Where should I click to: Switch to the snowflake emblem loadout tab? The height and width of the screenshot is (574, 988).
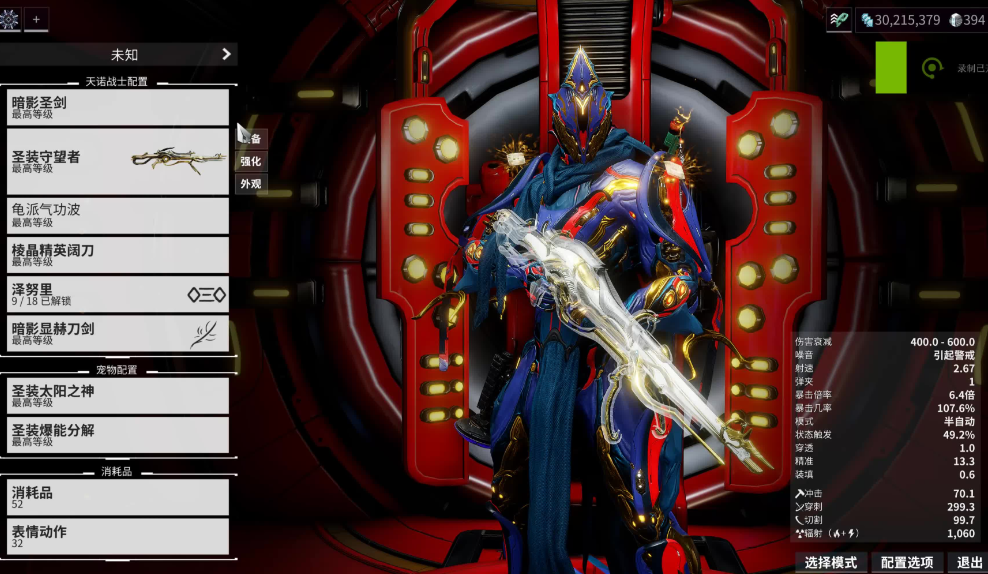click(10, 19)
